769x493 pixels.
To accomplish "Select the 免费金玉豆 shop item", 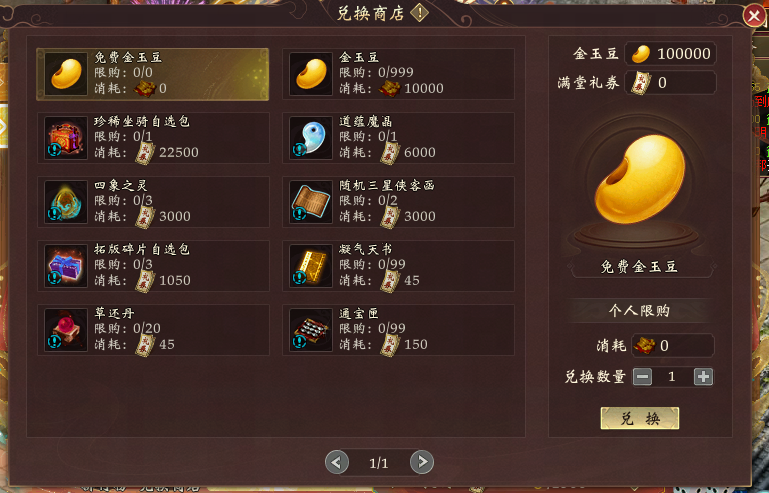I will pos(152,74).
